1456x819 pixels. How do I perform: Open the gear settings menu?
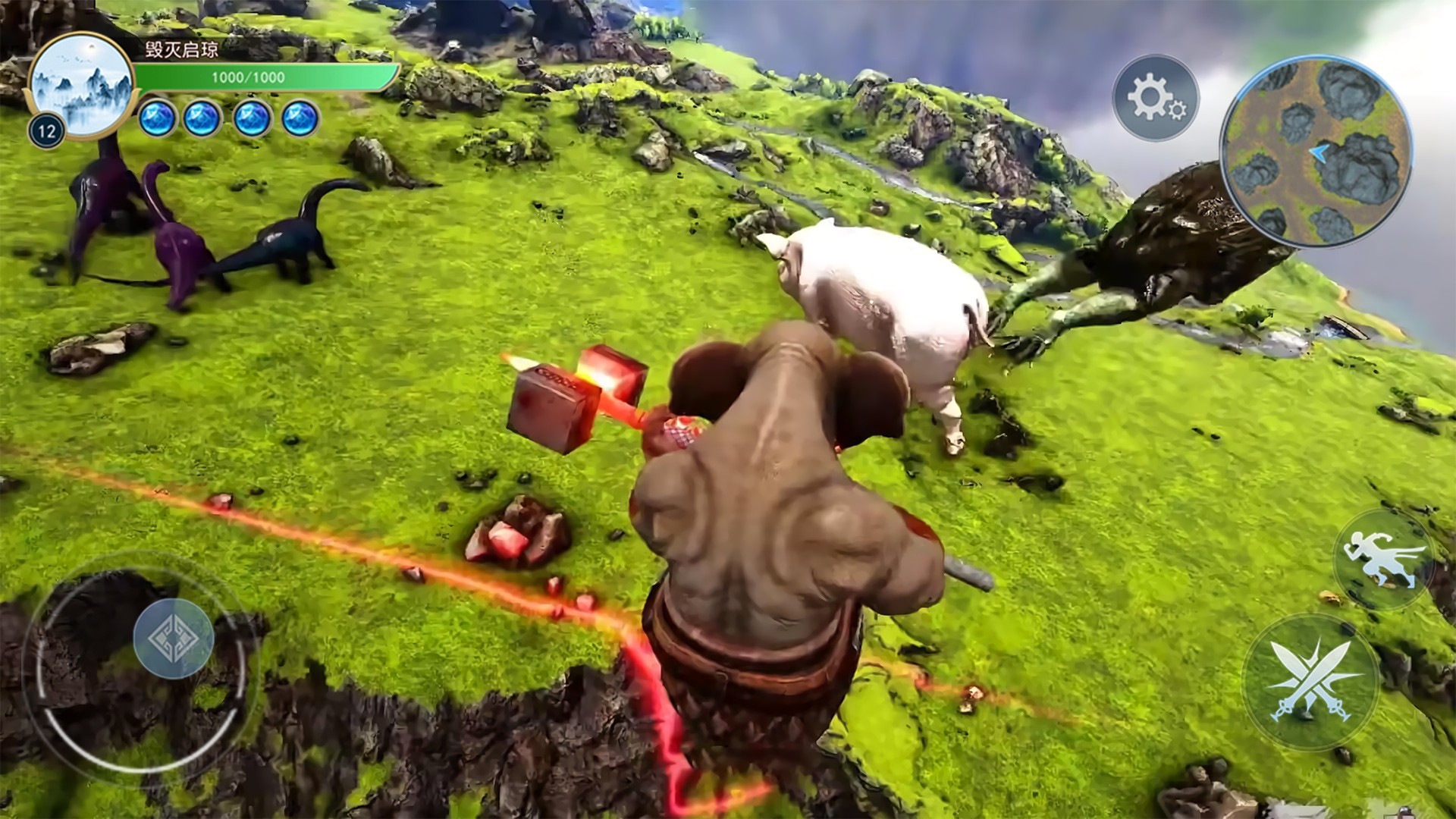click(1154, 98)
